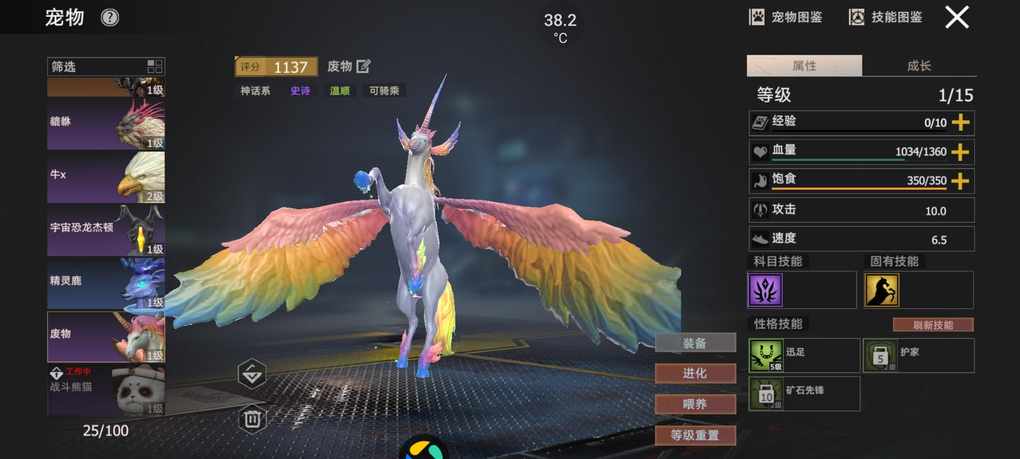Pick the 战斗熊猫 panda pet entry

pyautogui.click(x=106, y=391)
